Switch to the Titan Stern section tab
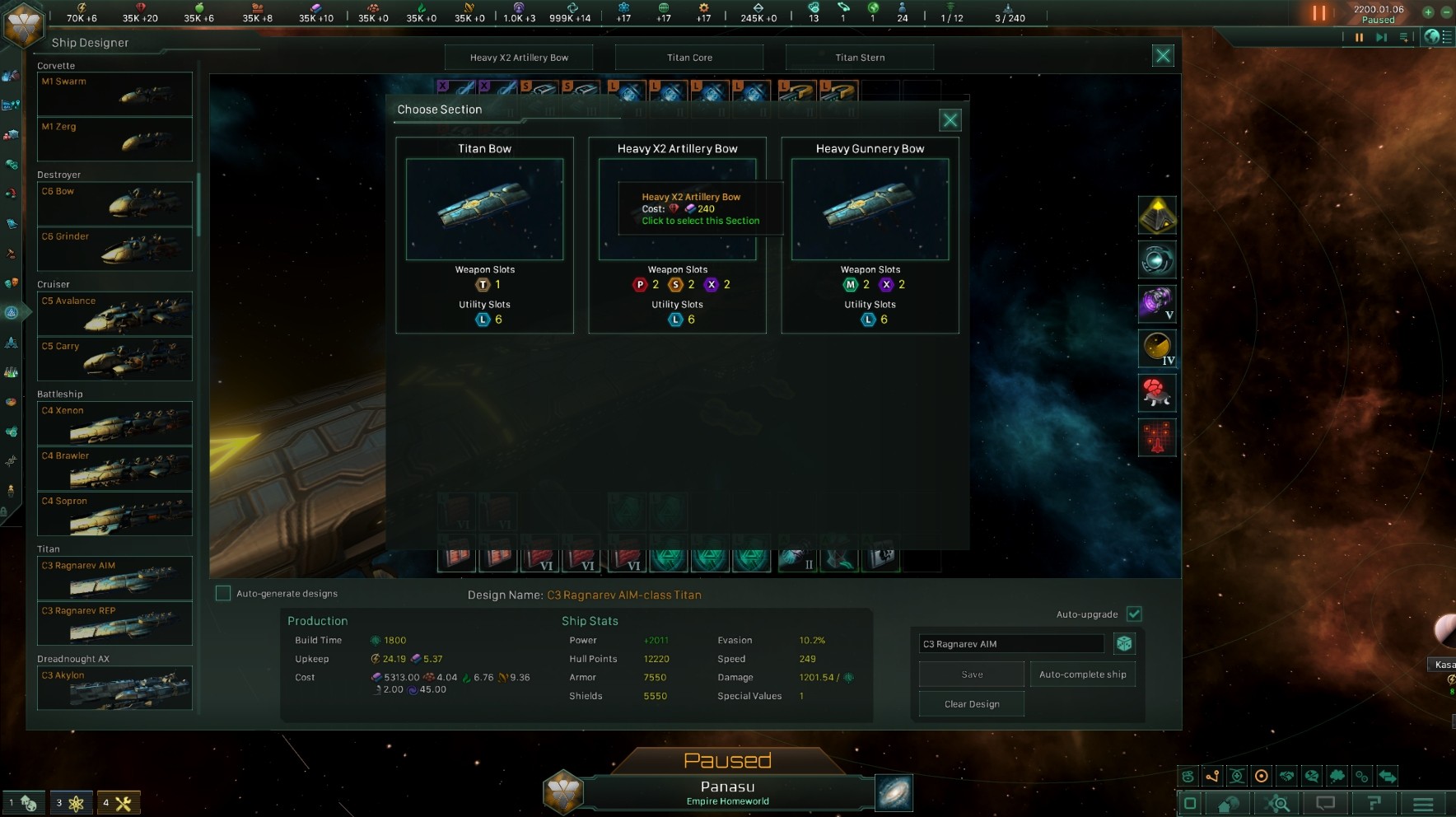The height and width of the screenshot is (817, 1456). pos(860,57)
